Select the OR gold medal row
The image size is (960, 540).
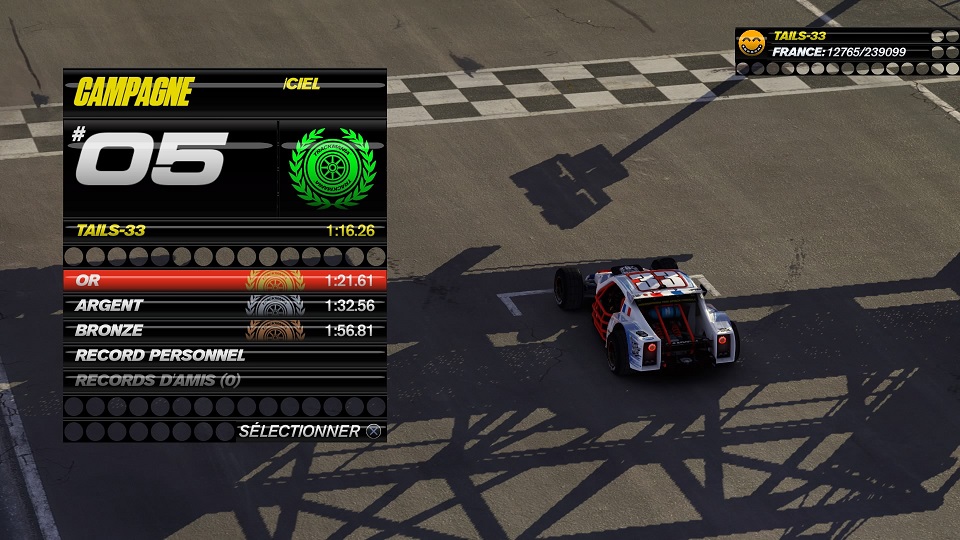point(224,280)
